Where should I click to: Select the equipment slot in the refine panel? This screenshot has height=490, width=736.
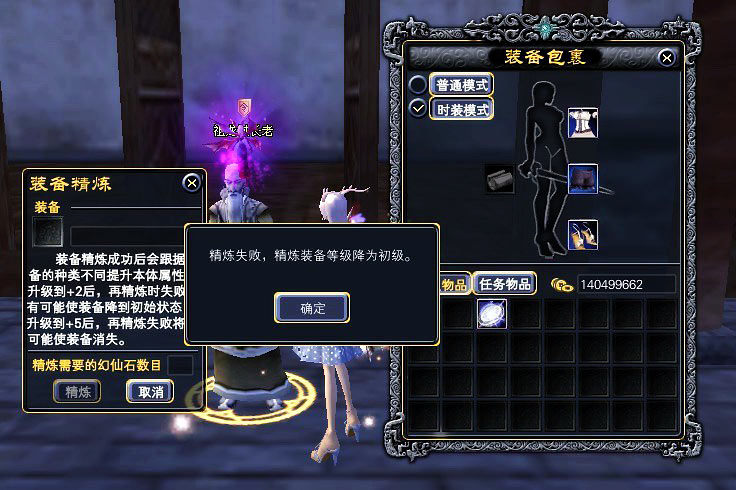47,232
